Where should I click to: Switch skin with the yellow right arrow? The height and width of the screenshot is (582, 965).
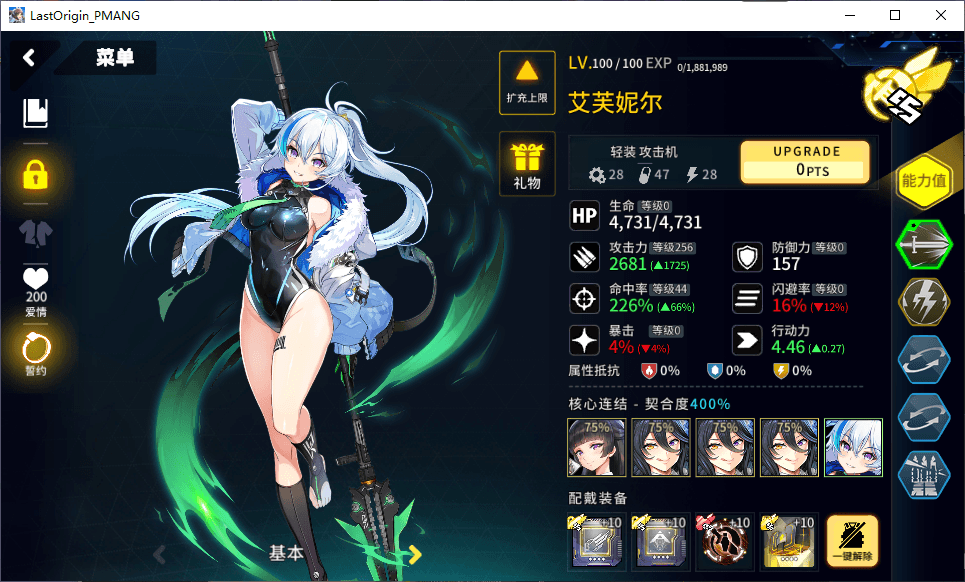414,554
